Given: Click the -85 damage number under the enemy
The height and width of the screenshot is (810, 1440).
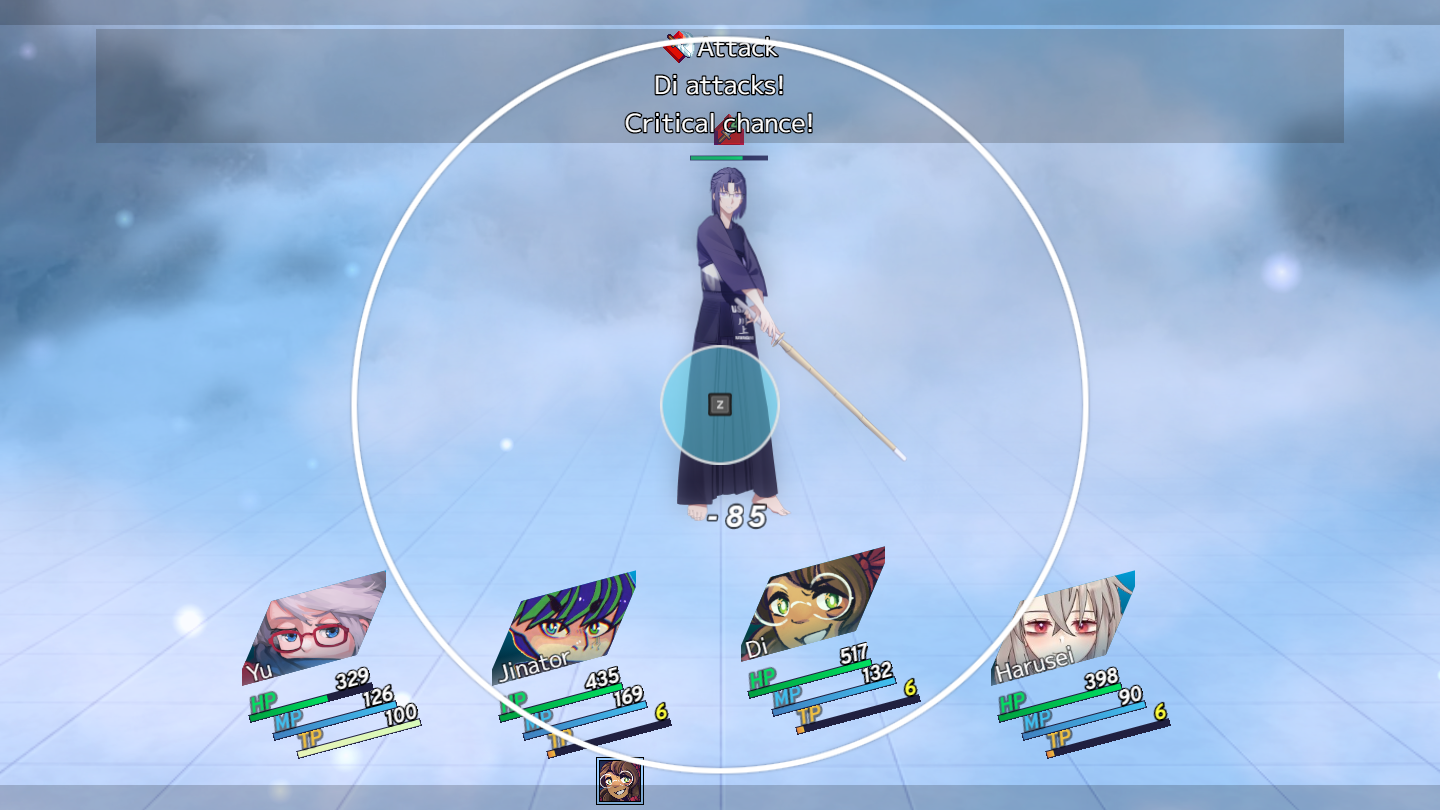Looking at the screenshot, I should [737, 516].
